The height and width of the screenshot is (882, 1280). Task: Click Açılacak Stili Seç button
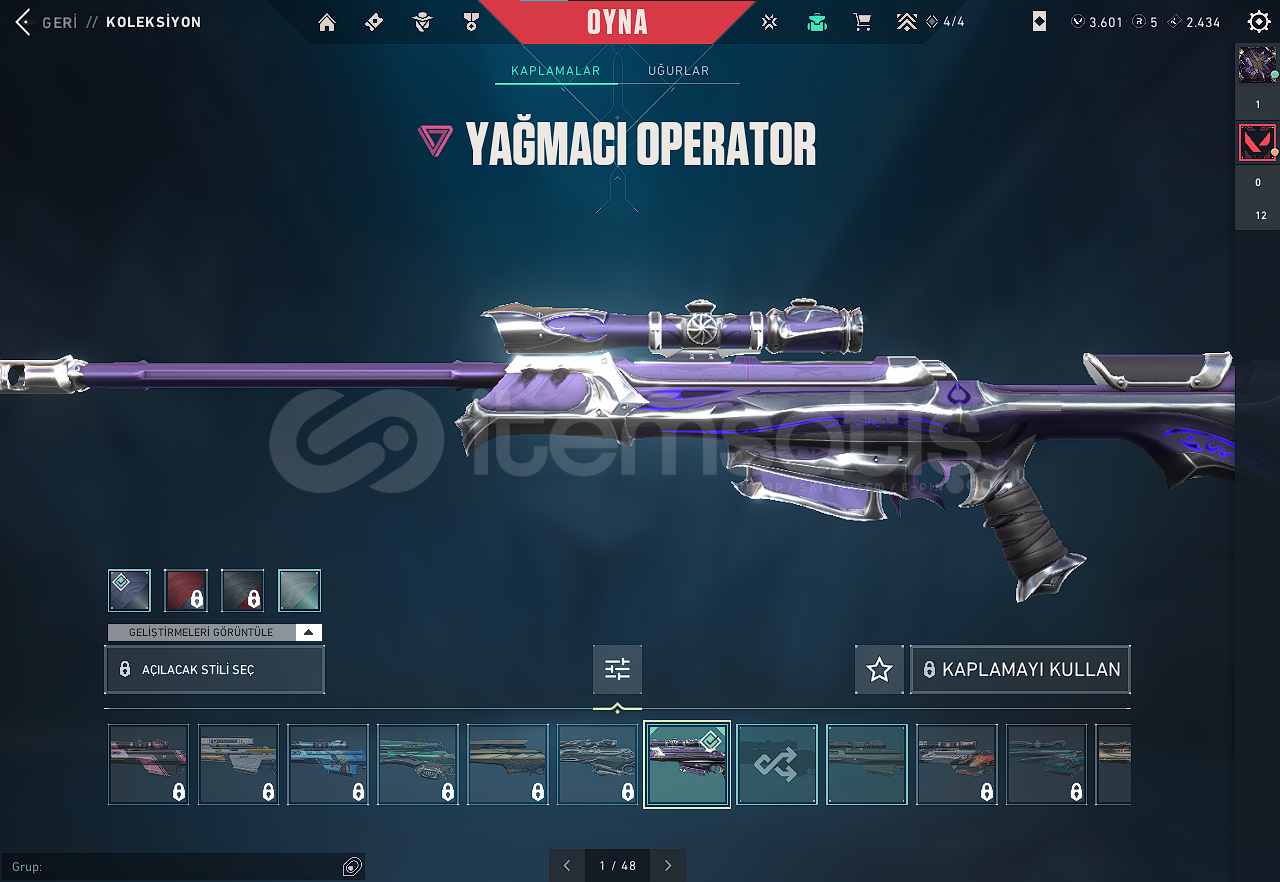[214, 669]
